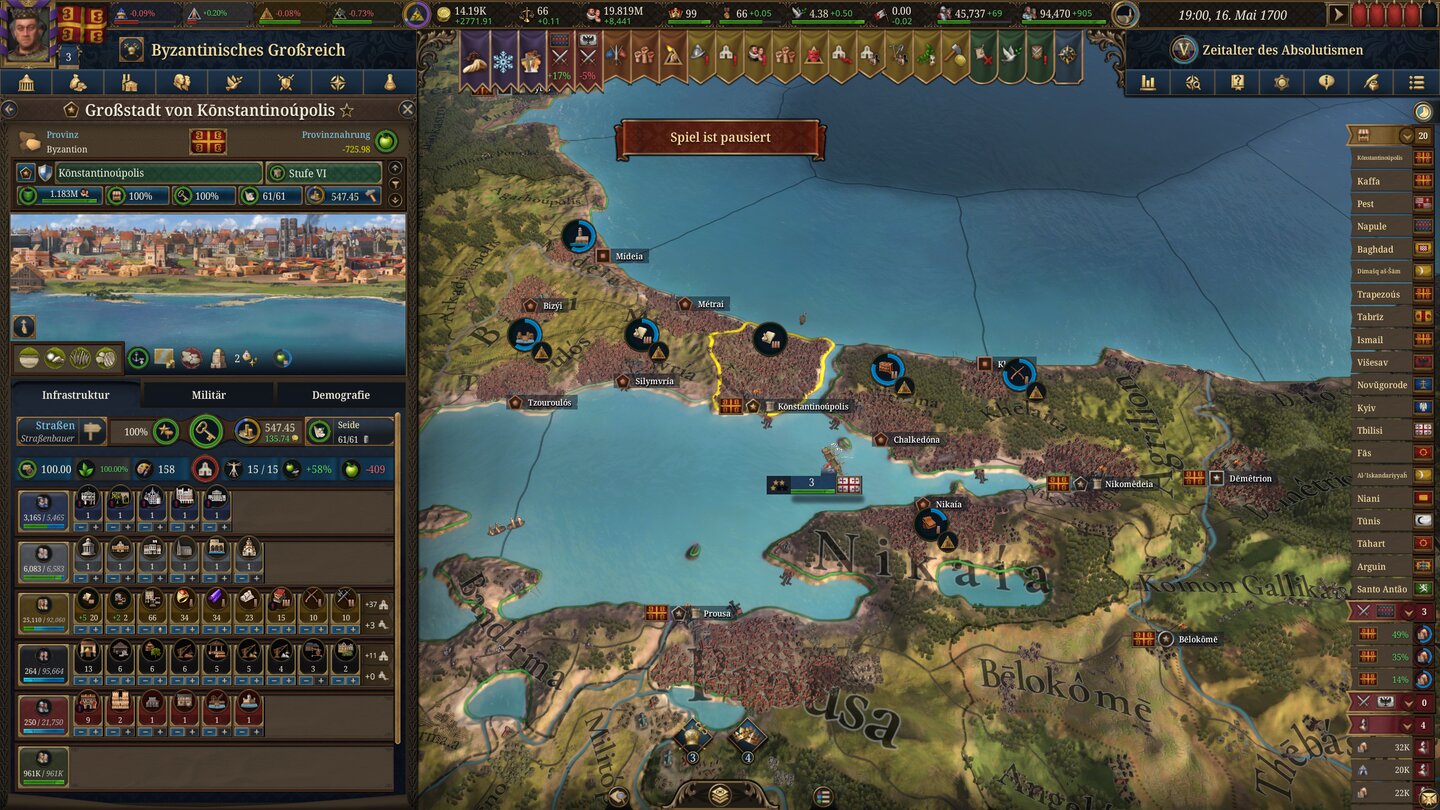This screenshot has width=1440, height=810.
Task: Collapse the province panel with the left chevron
Action: click(12, 110)
